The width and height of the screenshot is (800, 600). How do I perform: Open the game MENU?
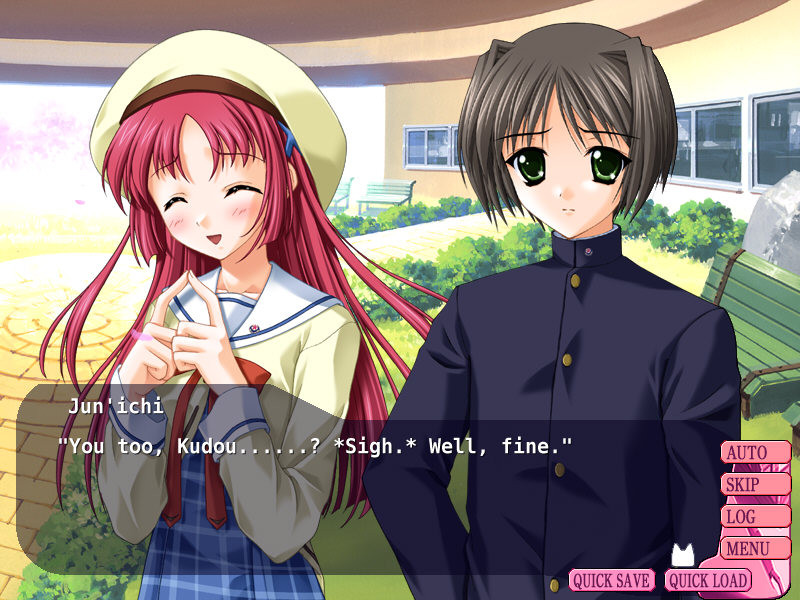coord(755,548)
